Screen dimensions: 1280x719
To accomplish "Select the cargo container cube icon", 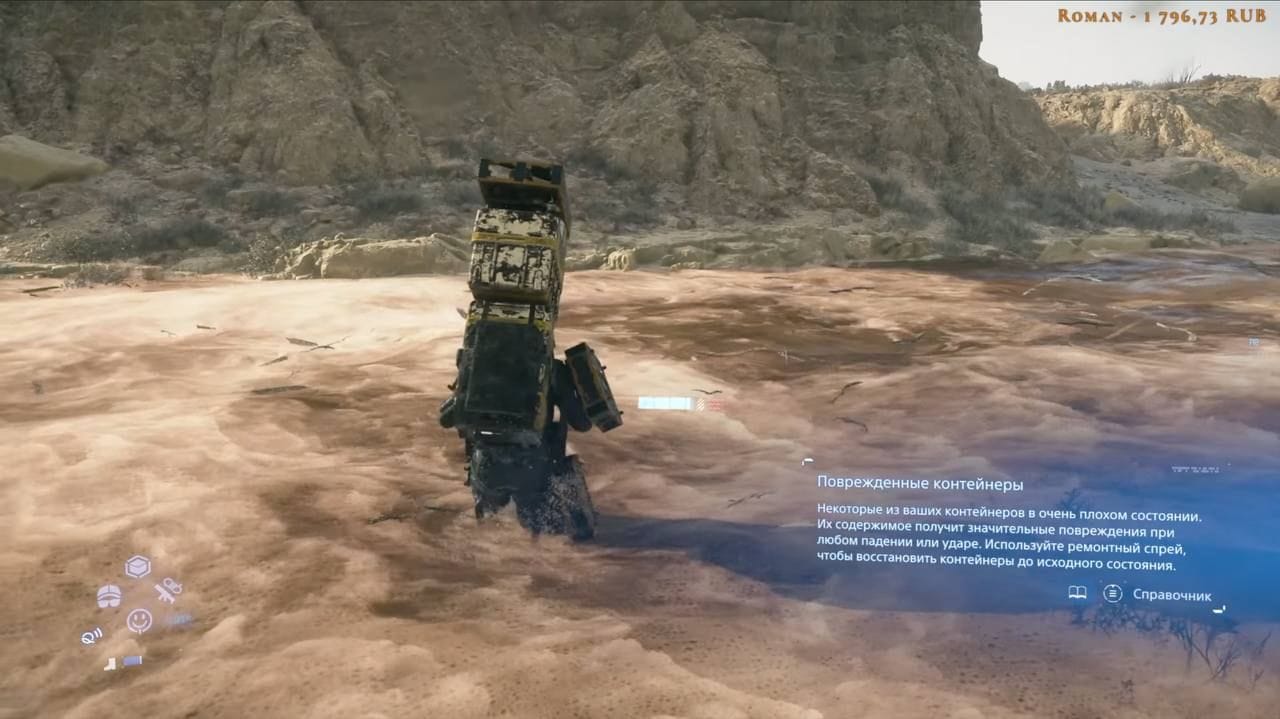I will coord(138,567).
